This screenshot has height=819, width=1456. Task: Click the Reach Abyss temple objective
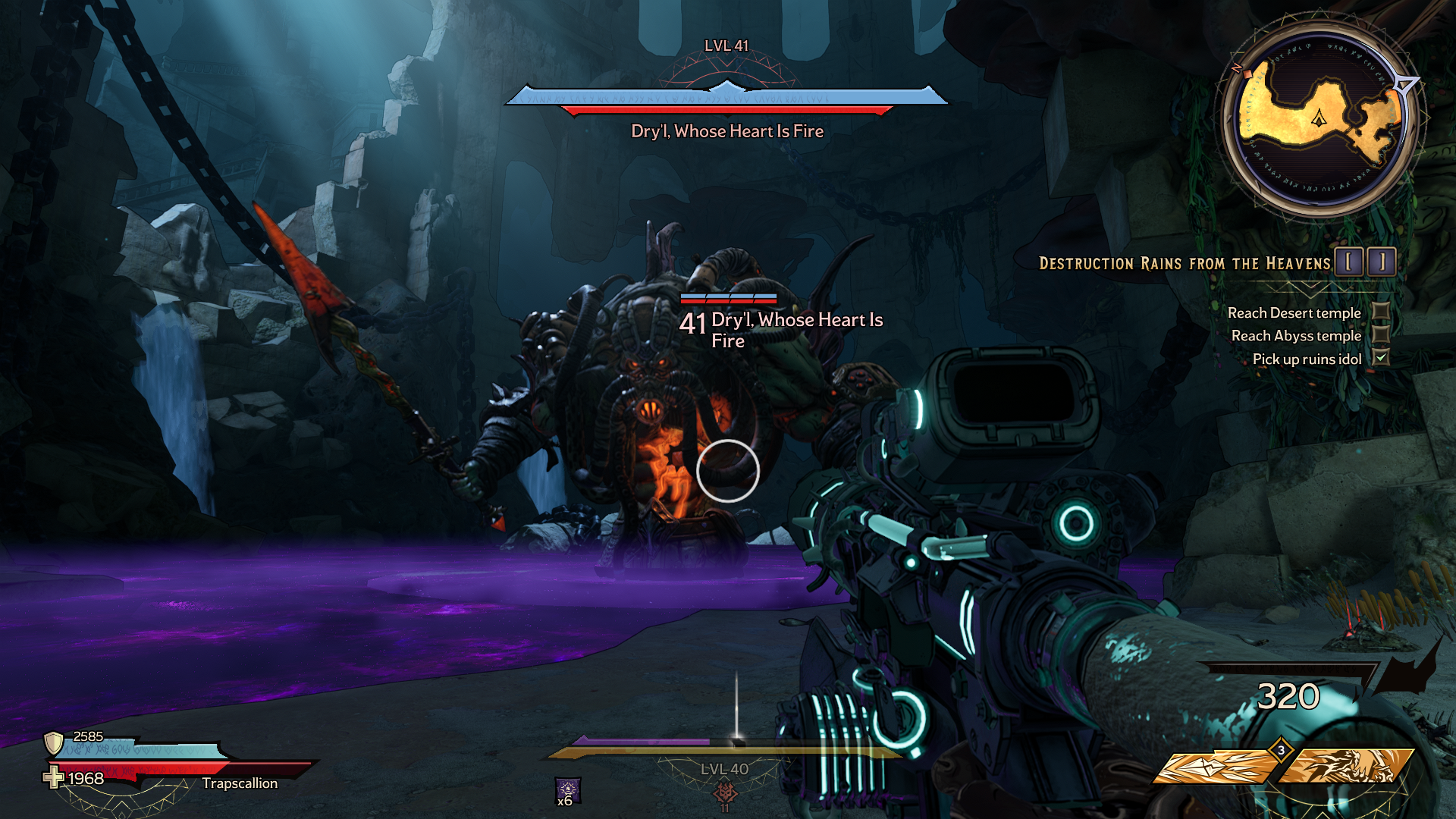coord(1296,336)
